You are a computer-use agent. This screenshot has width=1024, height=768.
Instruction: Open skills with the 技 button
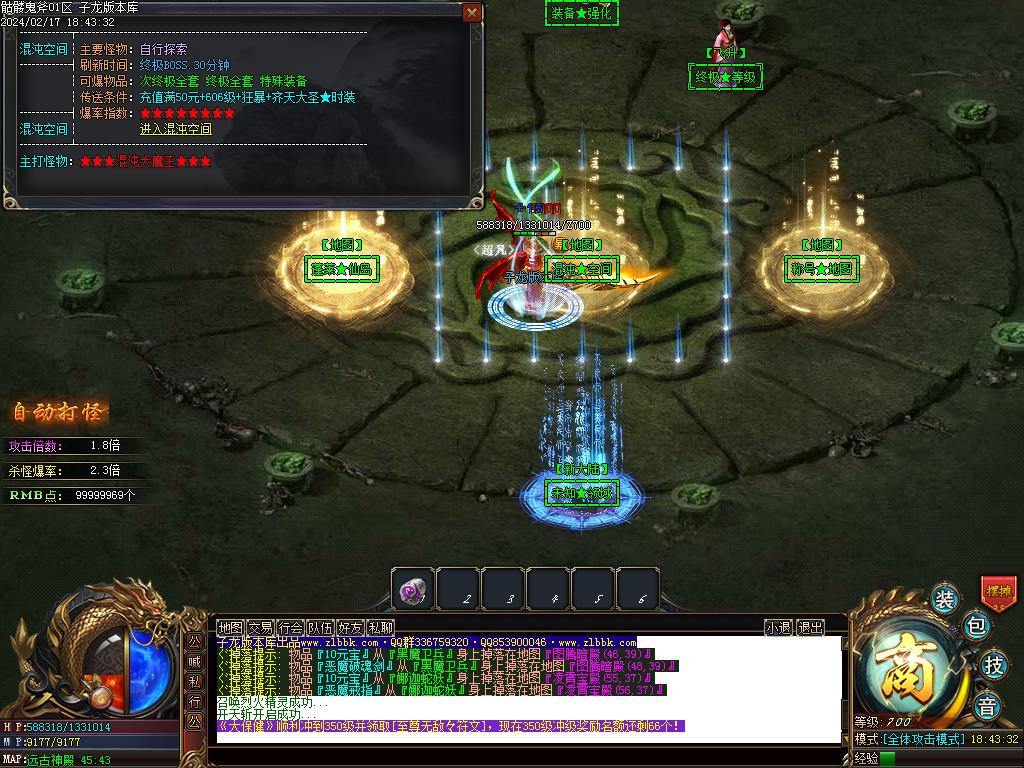click(993, 664)
